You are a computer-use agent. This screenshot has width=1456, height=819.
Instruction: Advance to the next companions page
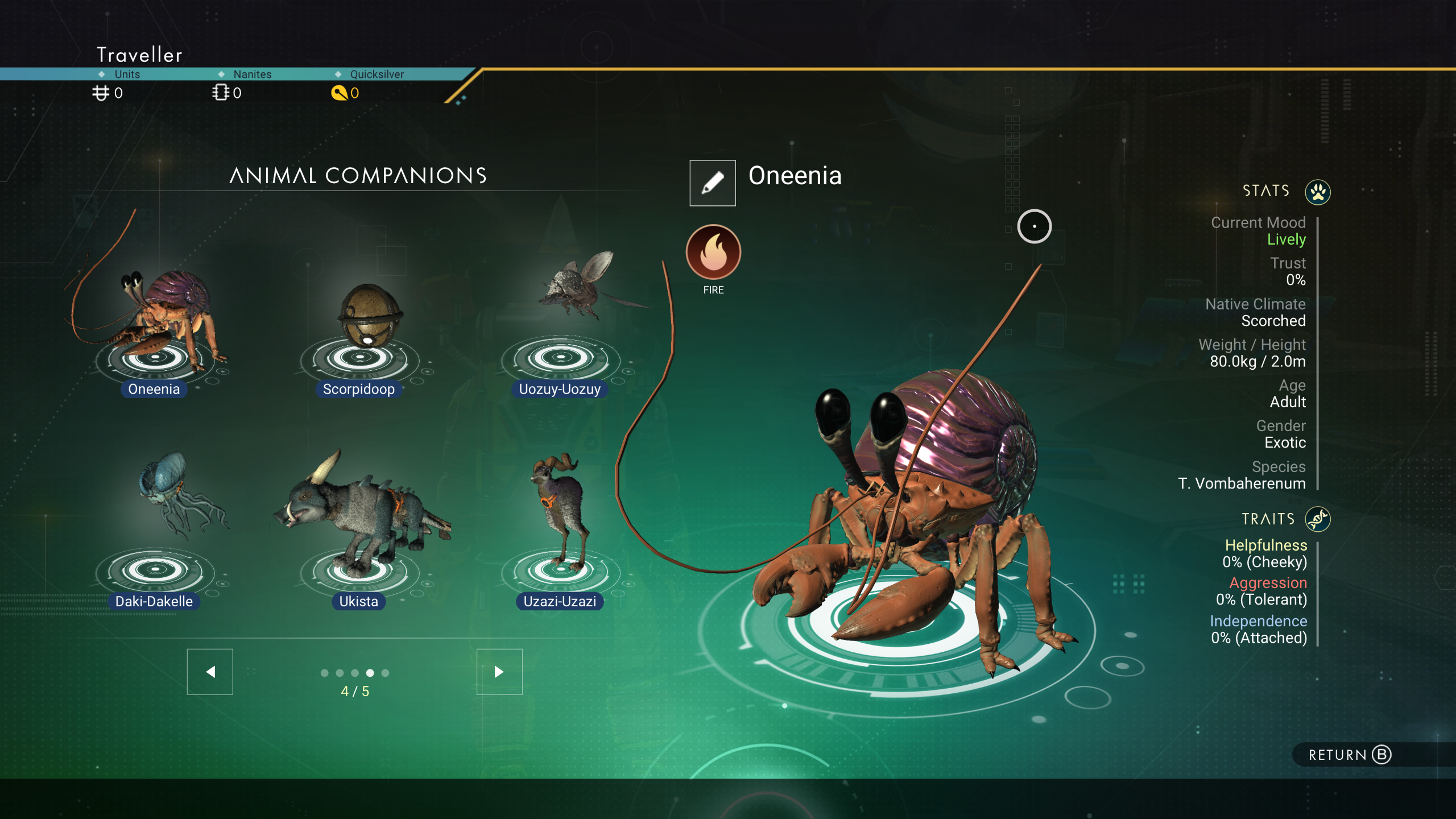[499, 672]
